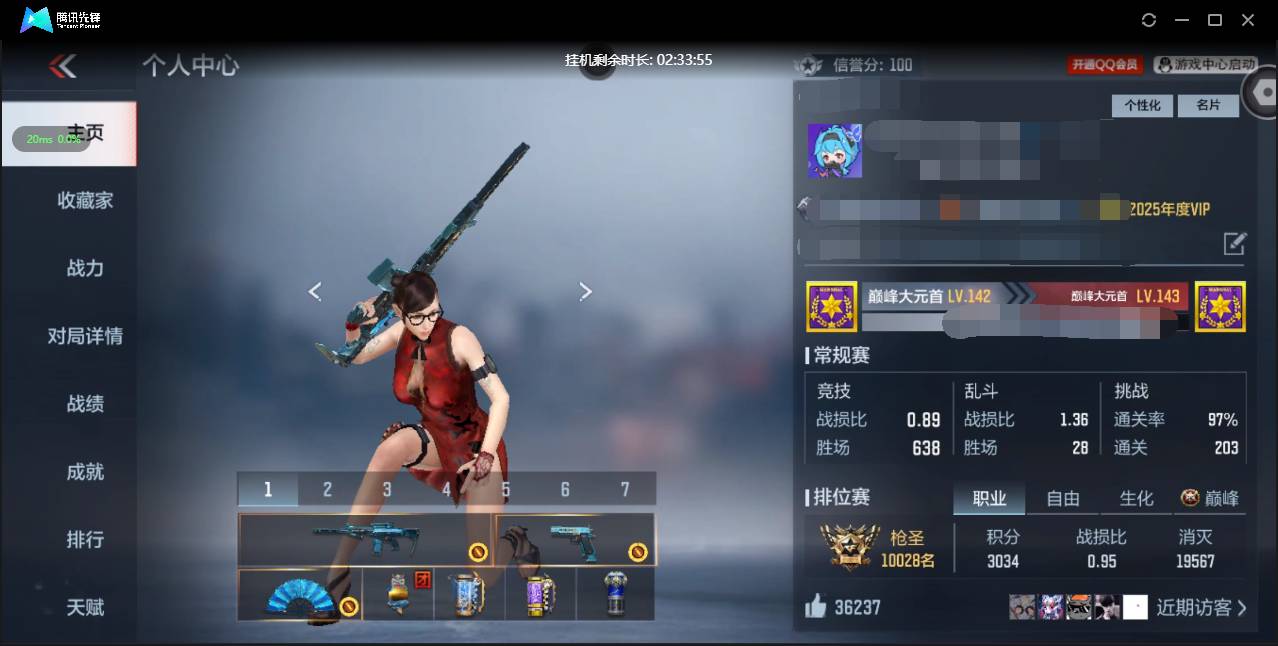This screenshot has height=646, width=1278.
Task: Edit profile signature with pencil icon
Action: (x=1235, y=243)
